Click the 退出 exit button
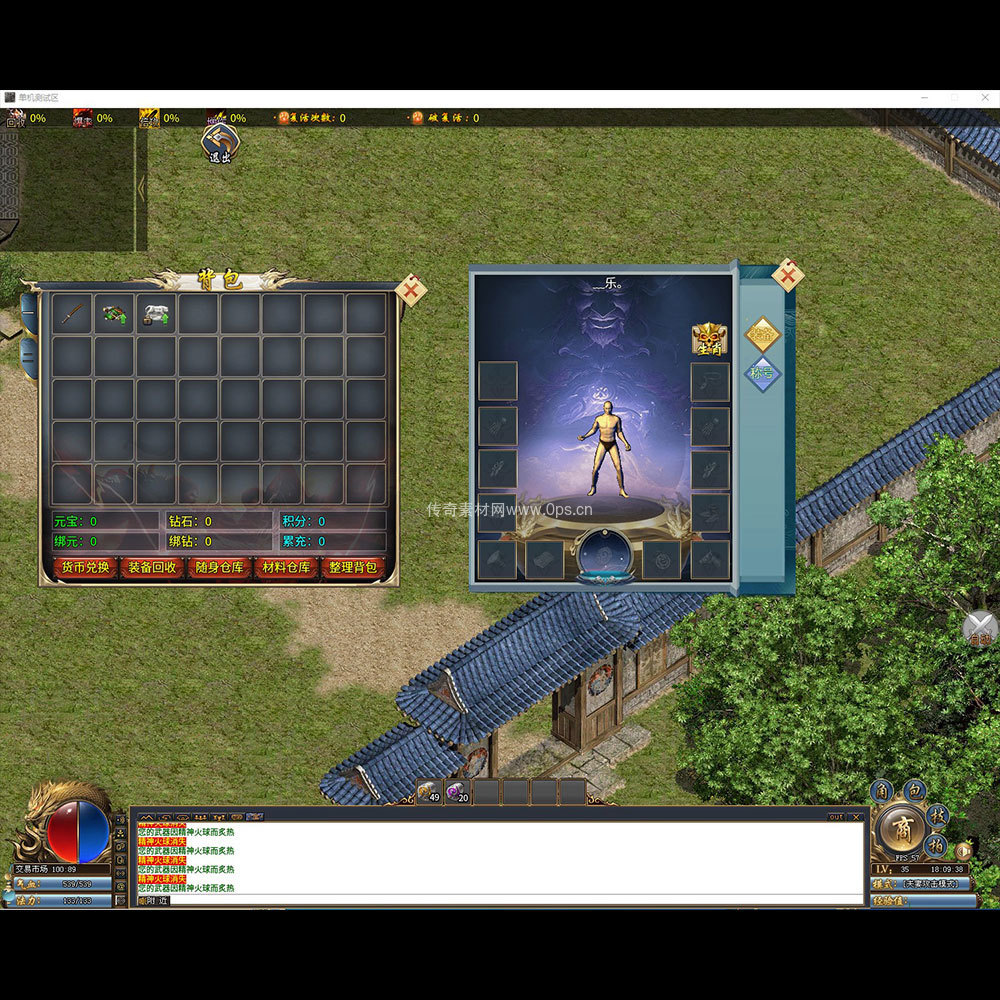 click(220, 143)
